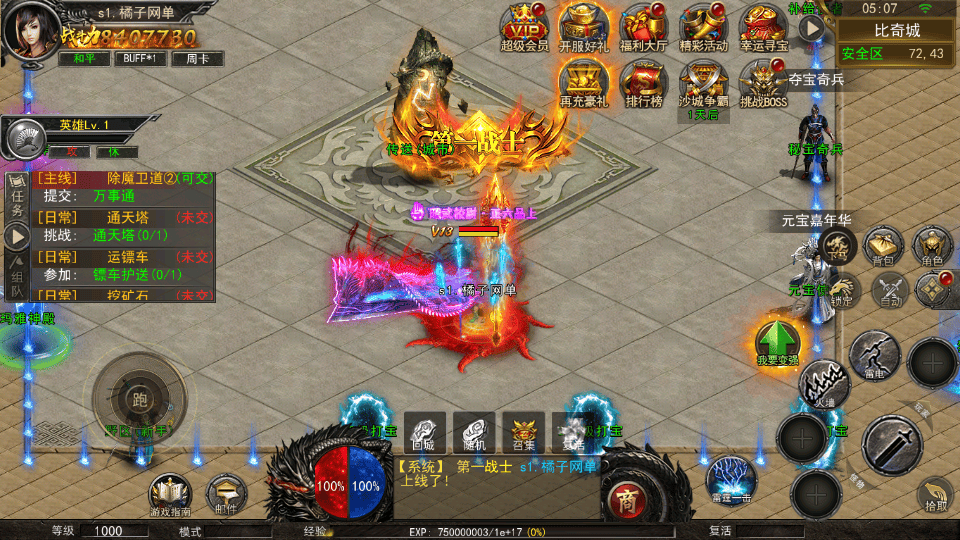Open the 超级会员 VIP icon
This screenshot has width=960, height=540.
click(x=524, y=26)
